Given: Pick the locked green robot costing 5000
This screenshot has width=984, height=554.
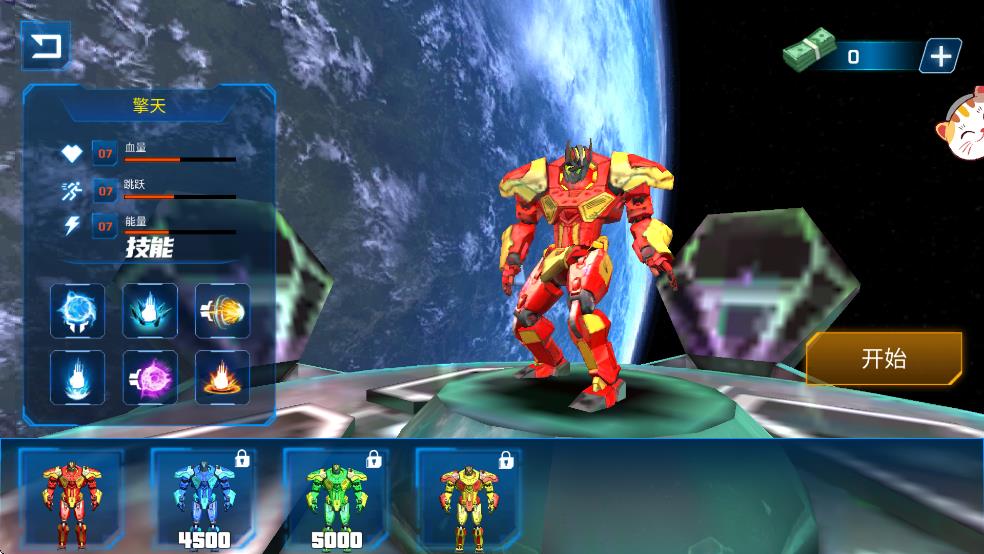Looking at the screenshot, I should 336,498.
